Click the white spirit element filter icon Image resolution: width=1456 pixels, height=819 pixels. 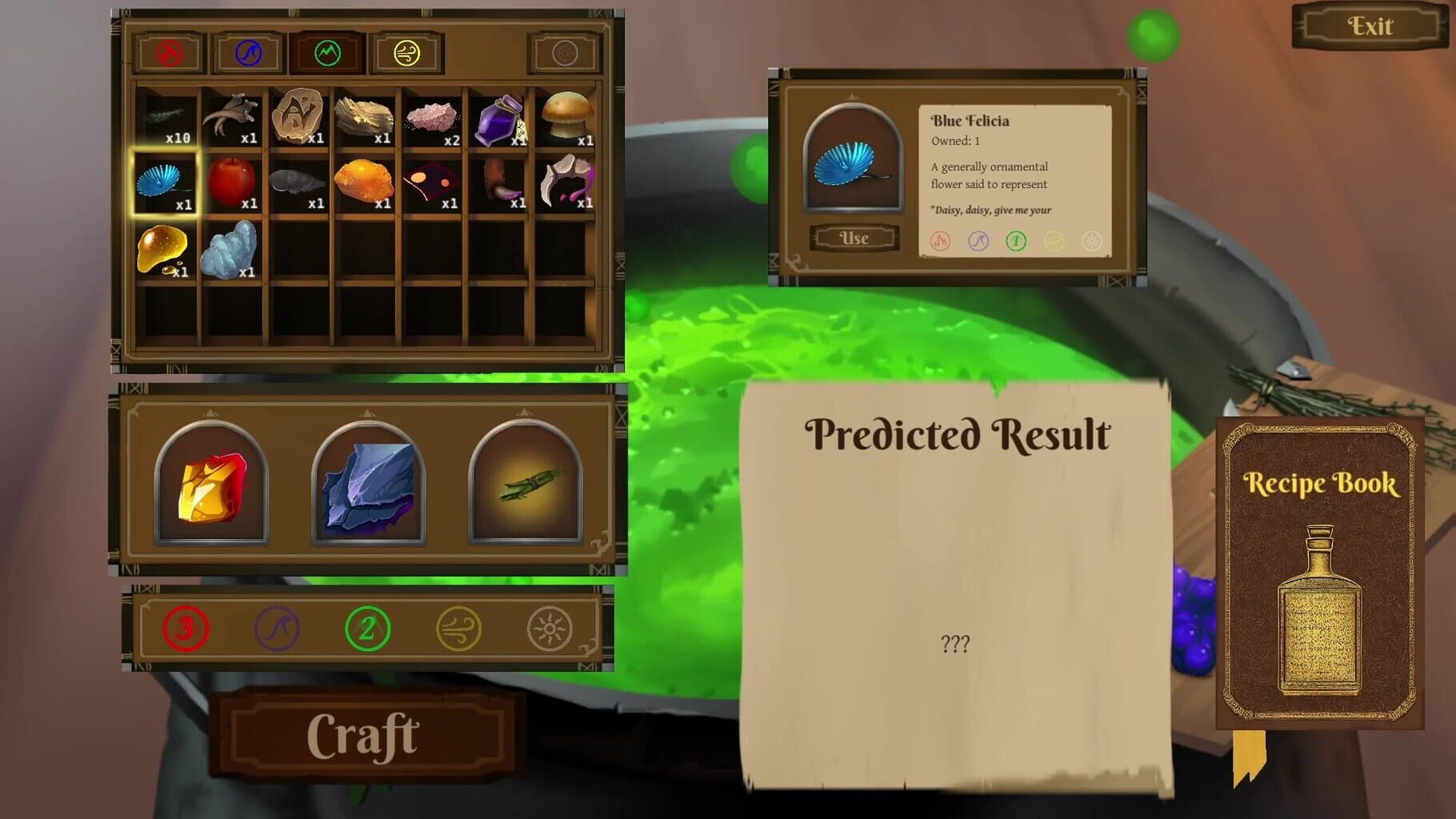[x=564, y=51]
